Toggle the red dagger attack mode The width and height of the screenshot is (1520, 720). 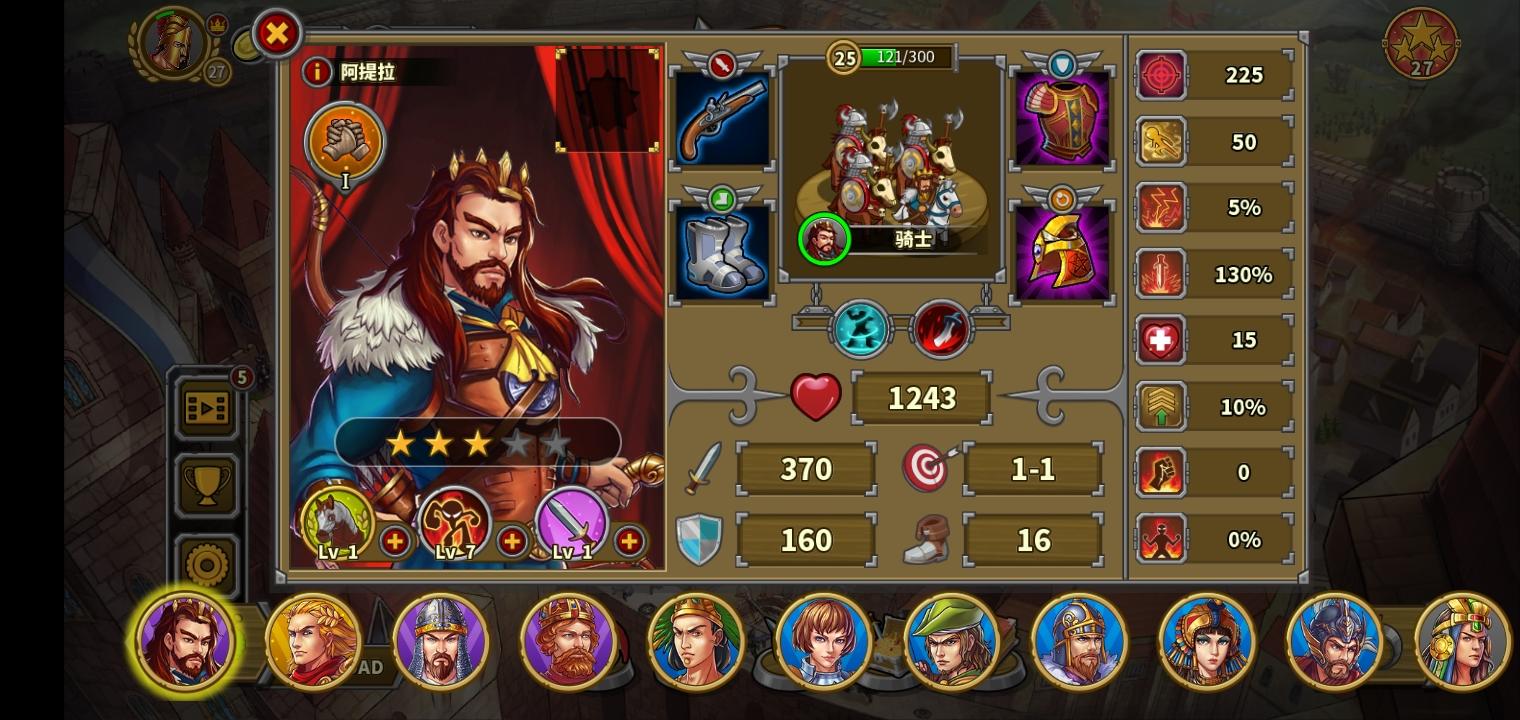(x=941, y=327)
